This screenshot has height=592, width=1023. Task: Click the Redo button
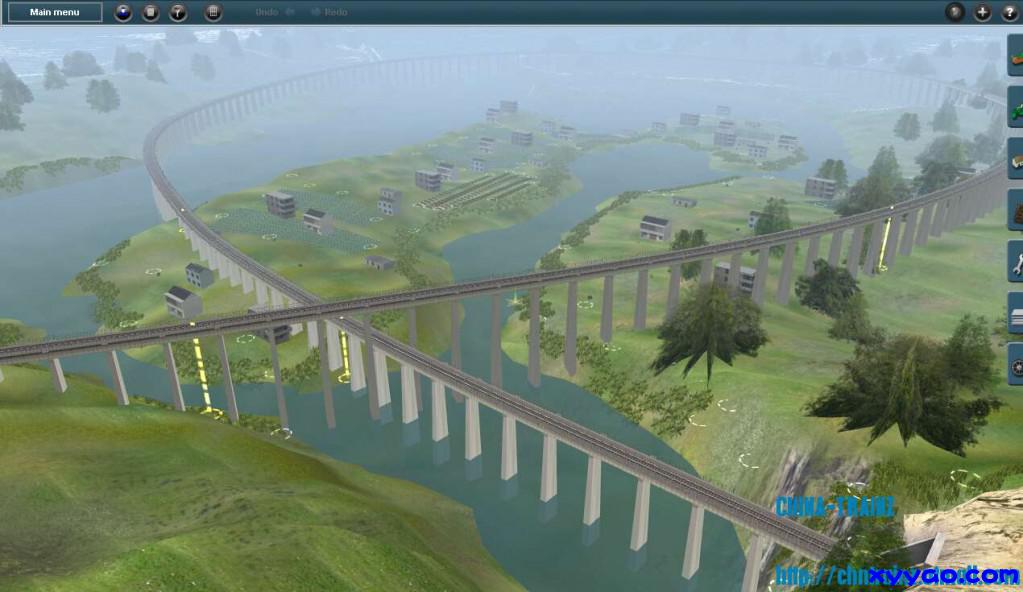(x=330, y=12)
